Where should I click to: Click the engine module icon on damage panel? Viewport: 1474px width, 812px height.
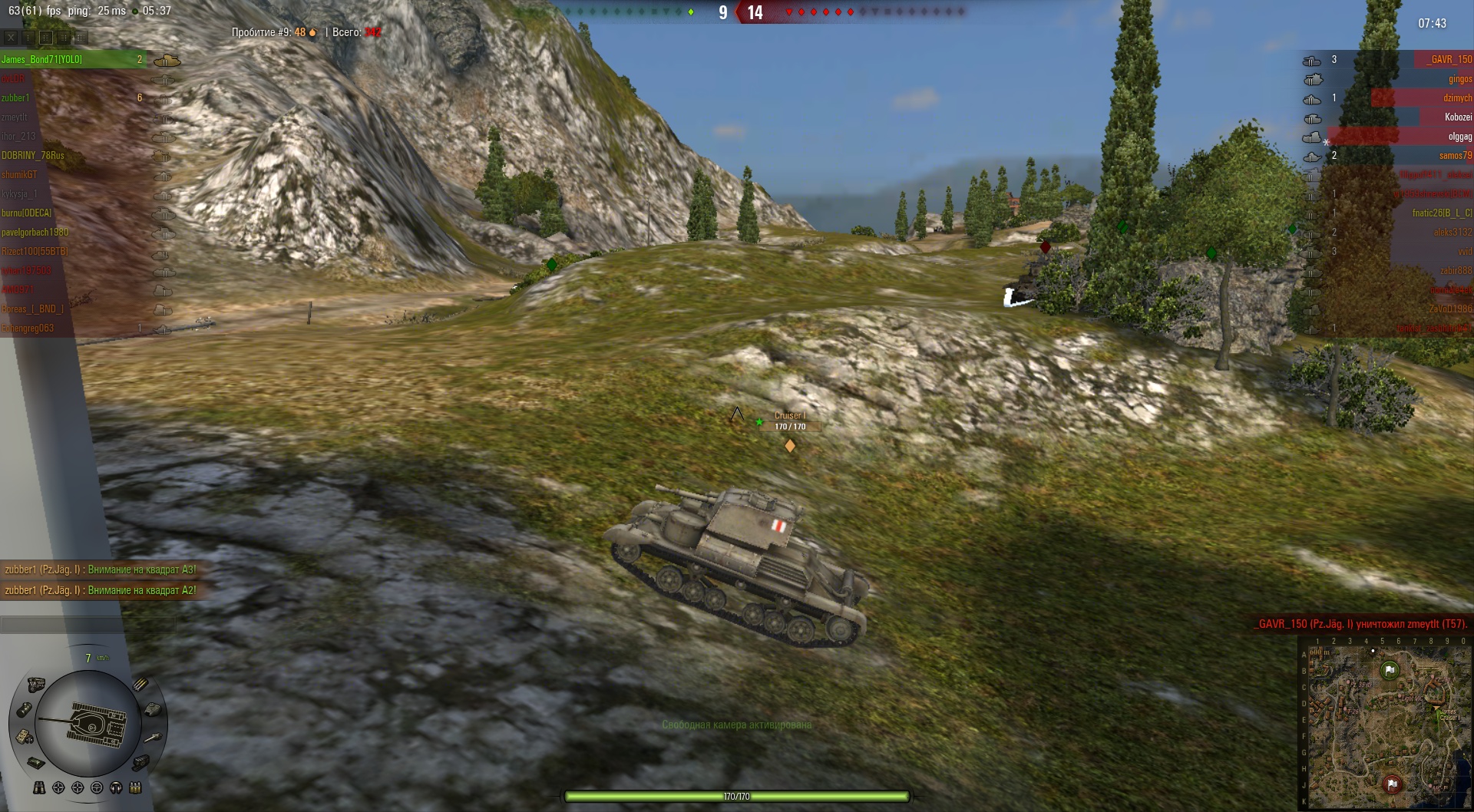coord(36,685)
